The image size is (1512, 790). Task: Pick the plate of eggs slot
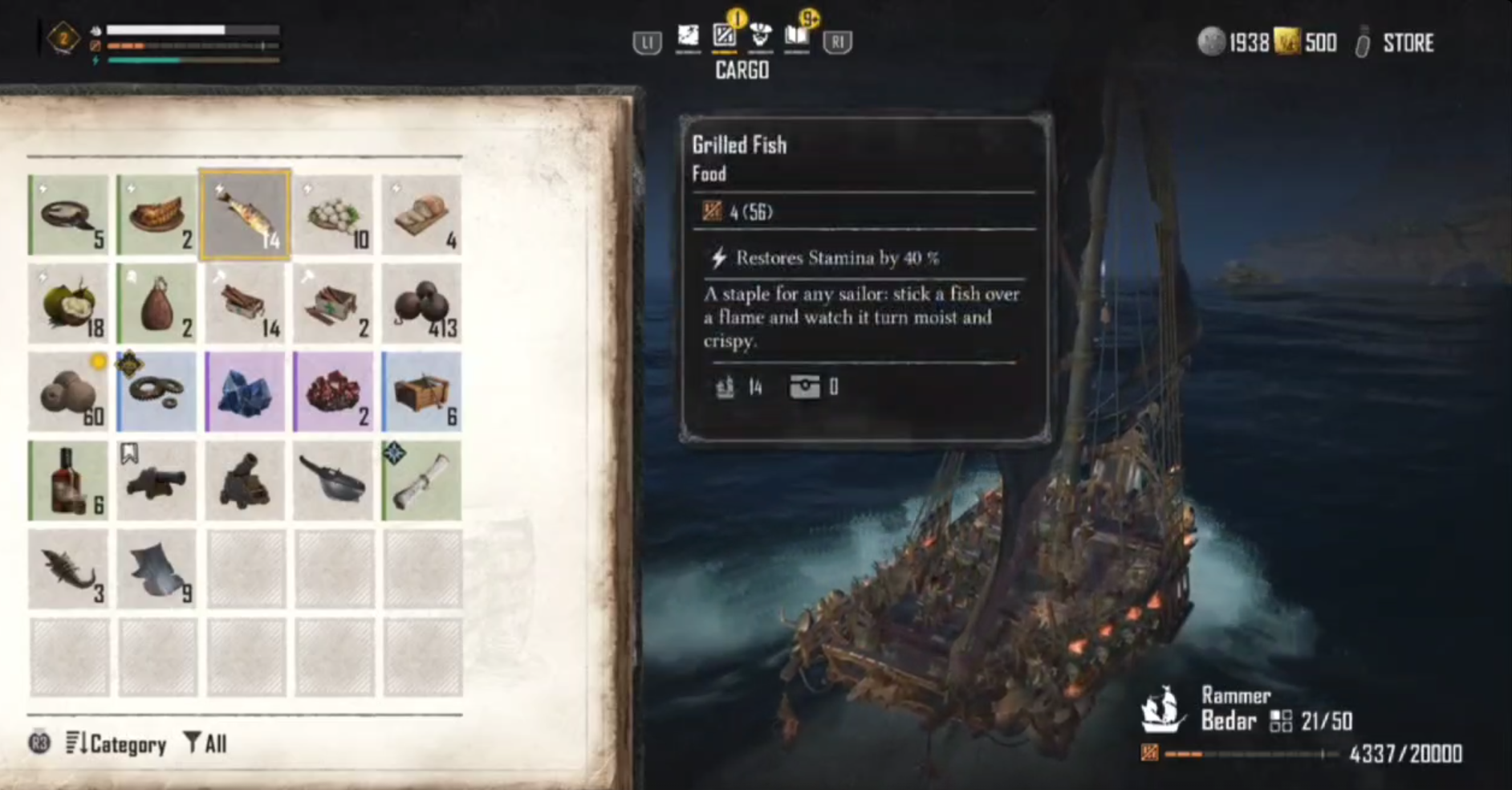coord(333,215)
